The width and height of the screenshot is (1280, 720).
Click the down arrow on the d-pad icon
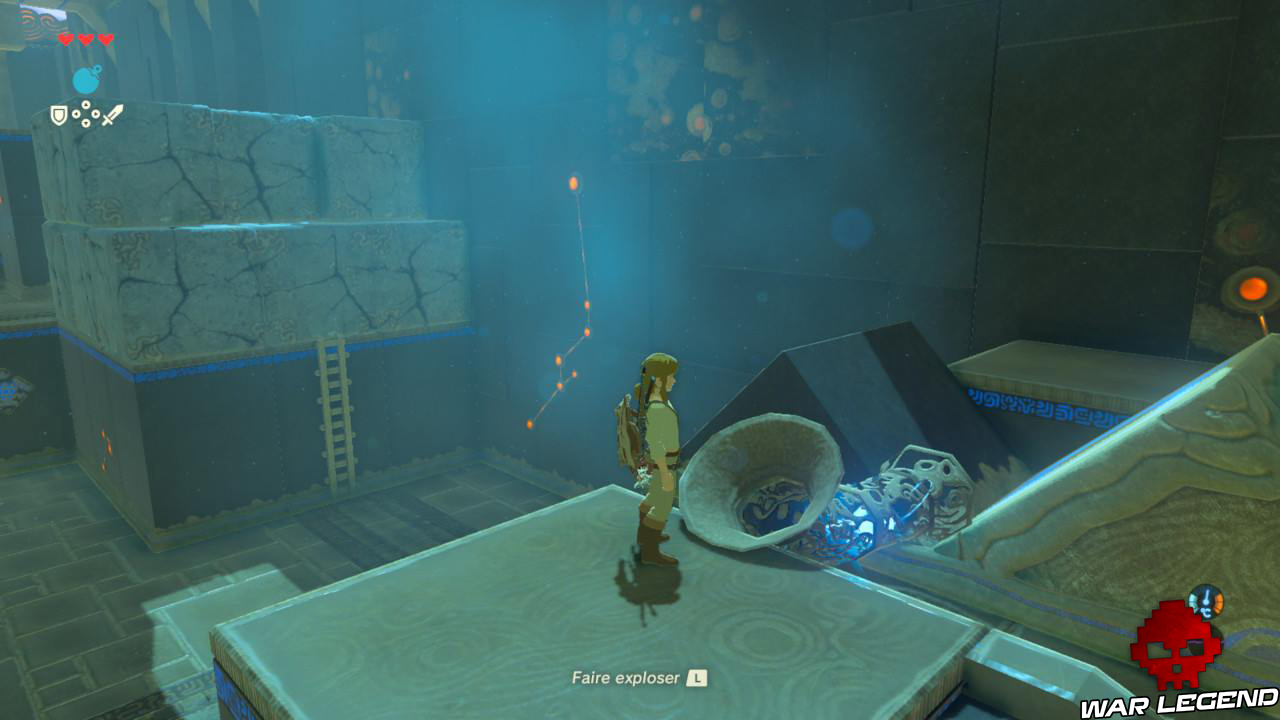(x=86, y=123)
